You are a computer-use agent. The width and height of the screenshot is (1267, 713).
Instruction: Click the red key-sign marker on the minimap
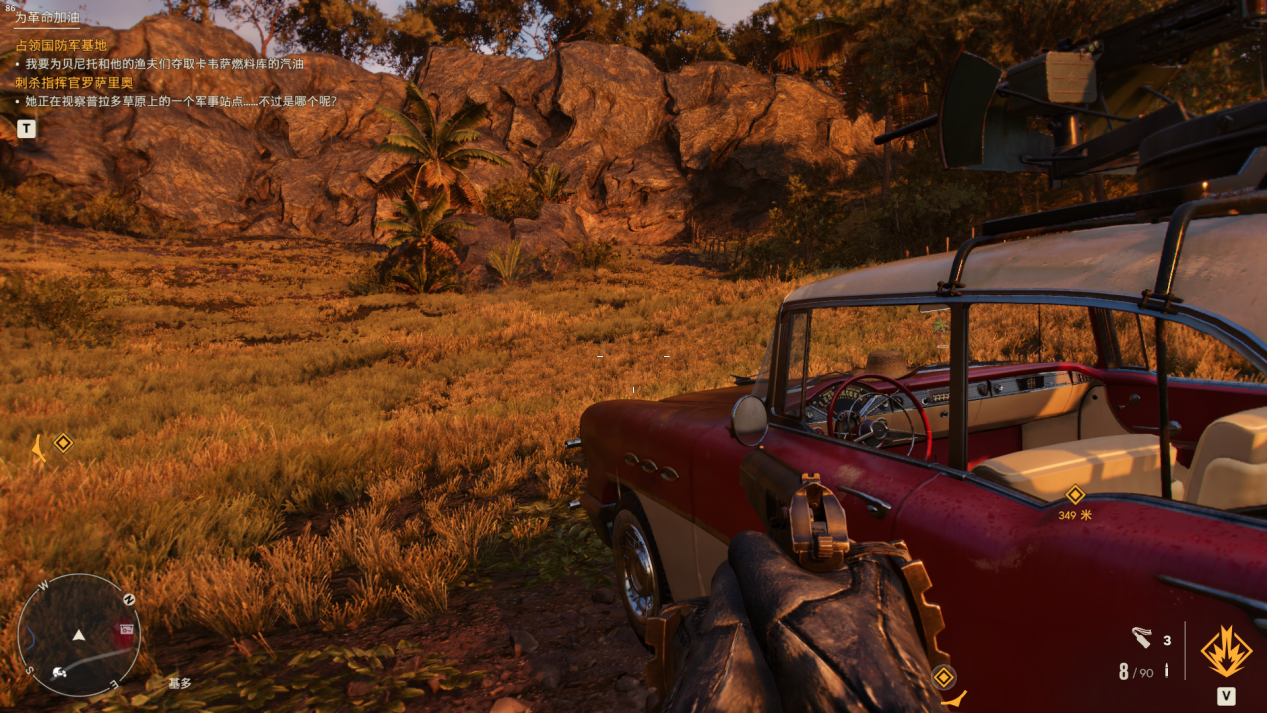(x=126, y=630)
